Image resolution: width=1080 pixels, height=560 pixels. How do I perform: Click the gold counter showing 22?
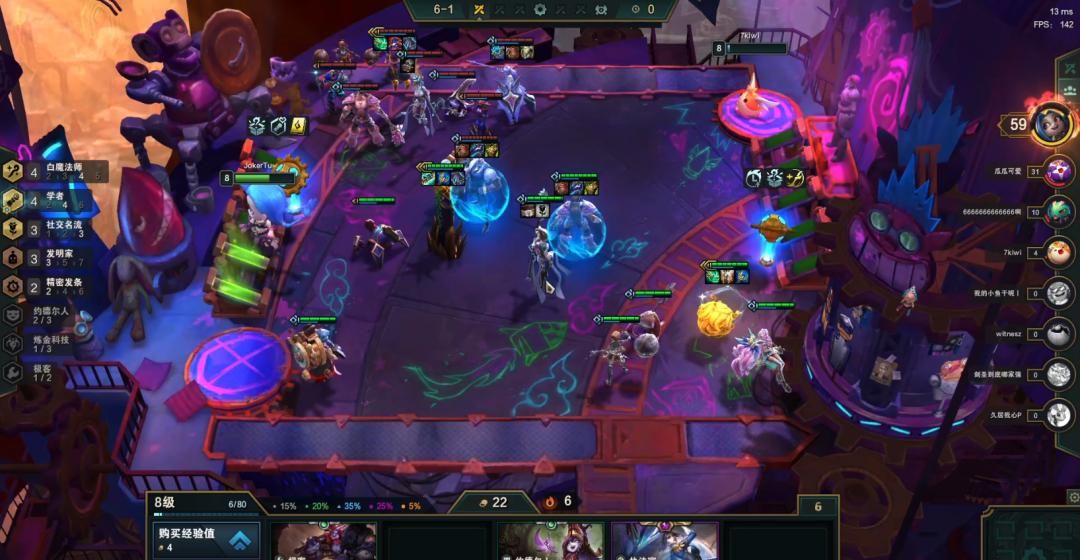[490, 502]
